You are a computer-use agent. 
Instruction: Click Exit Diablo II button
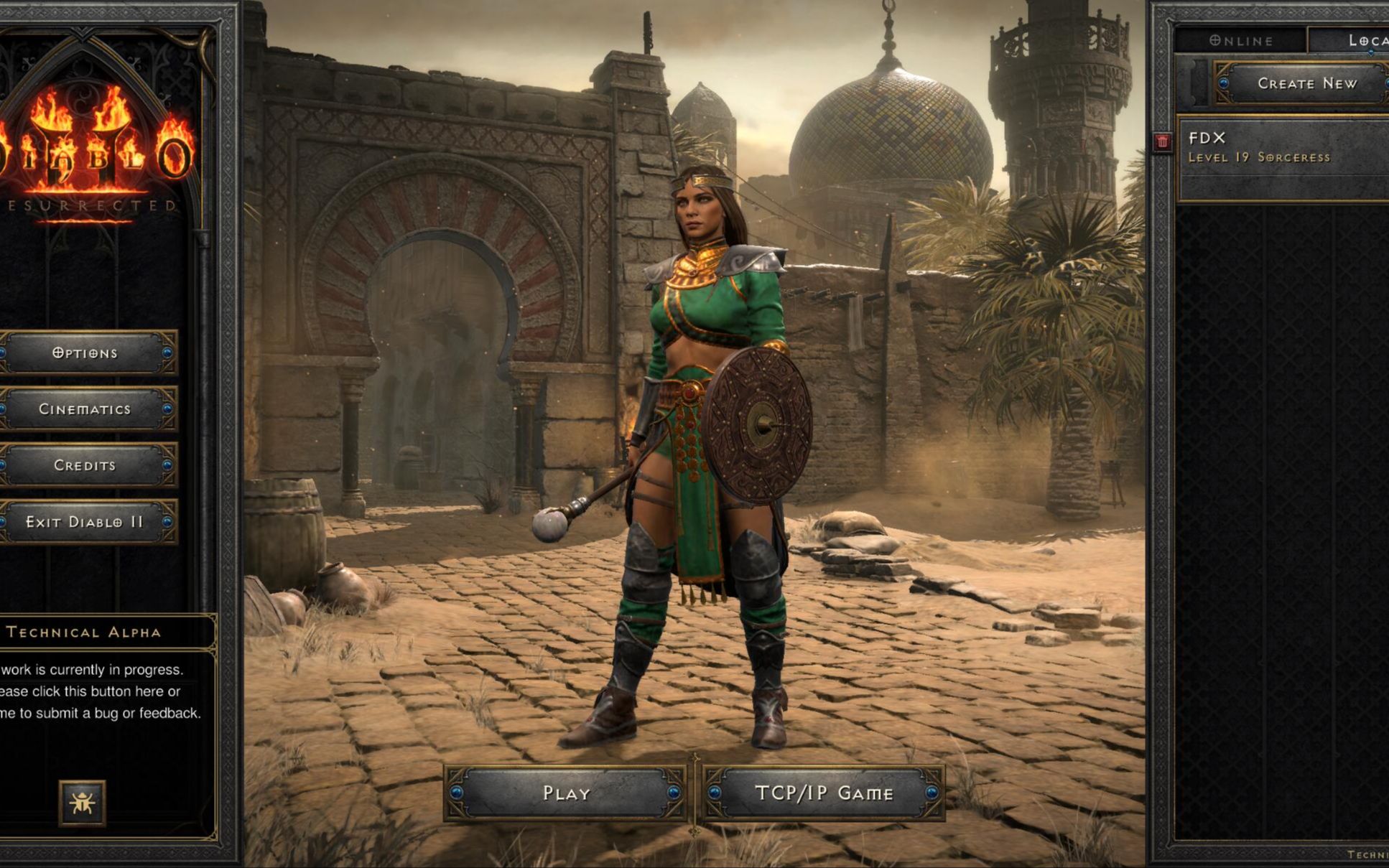pyautogui.click(x=85, y=522)
